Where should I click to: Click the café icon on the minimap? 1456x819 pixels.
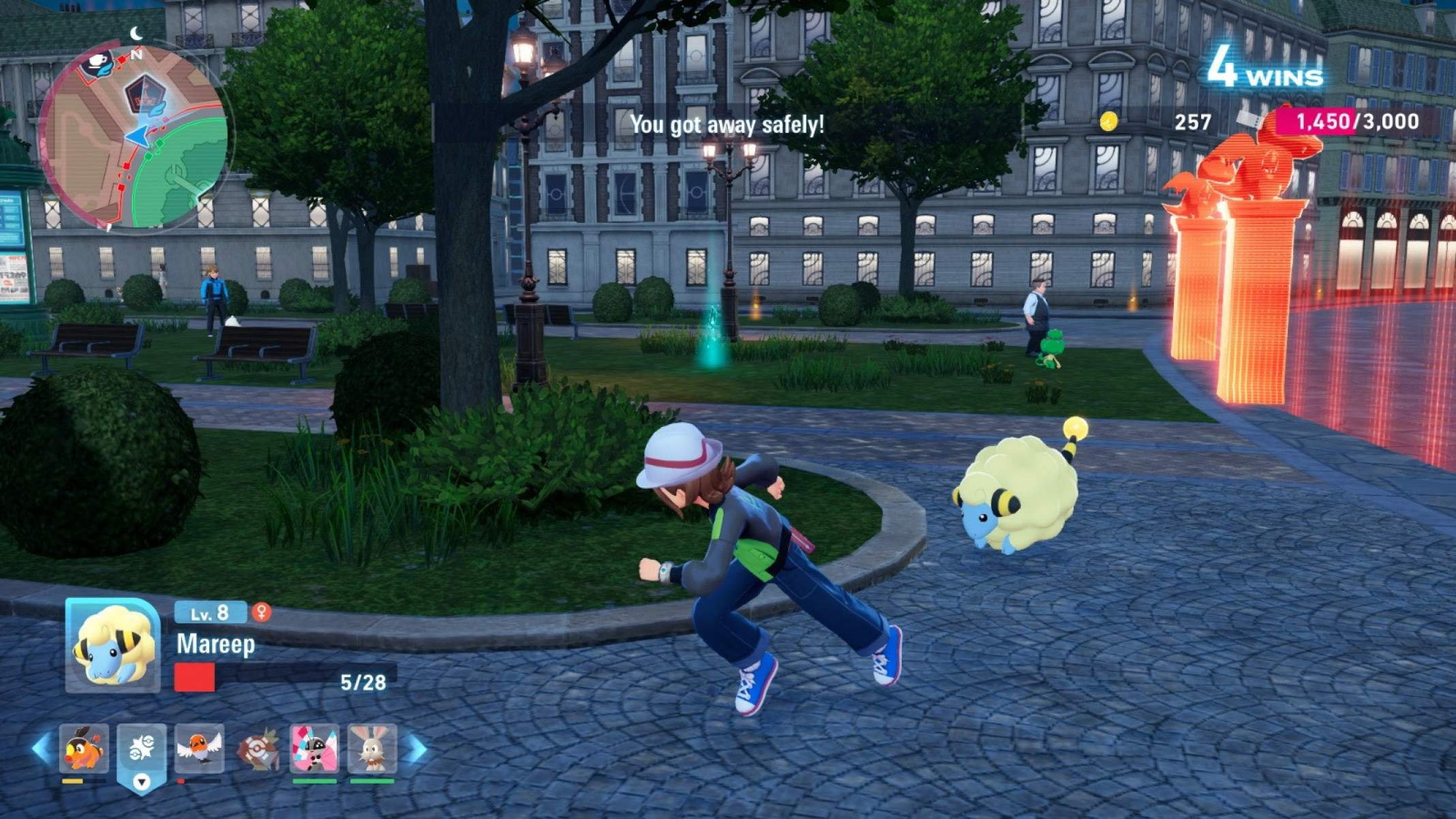click(97, 62)
